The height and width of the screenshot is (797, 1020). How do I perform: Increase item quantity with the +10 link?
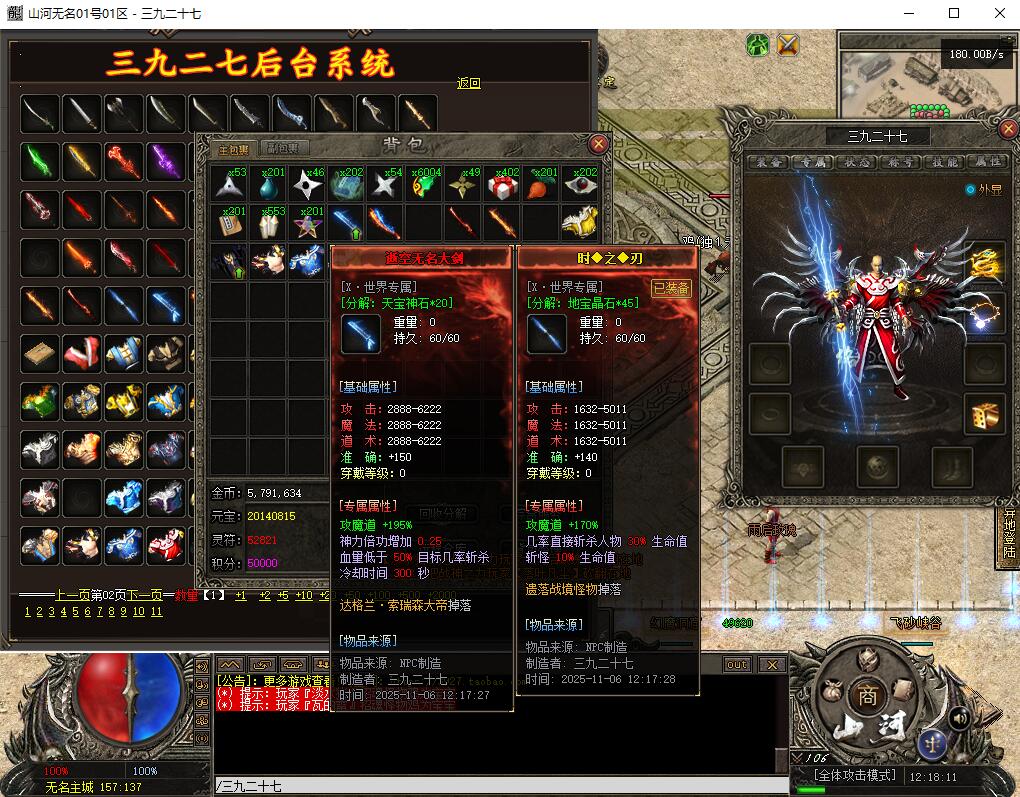click(303, 596)
